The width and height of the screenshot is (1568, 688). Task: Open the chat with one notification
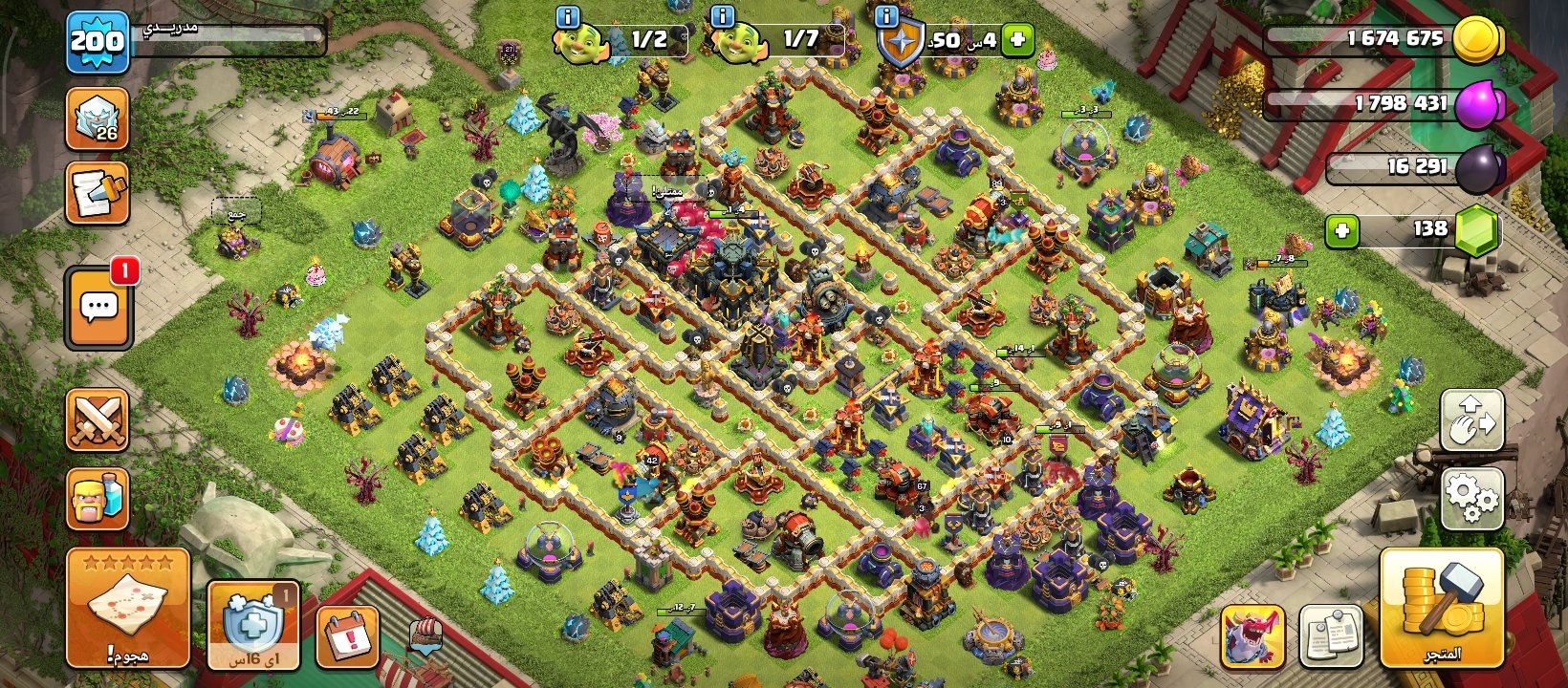click(99, 308)
